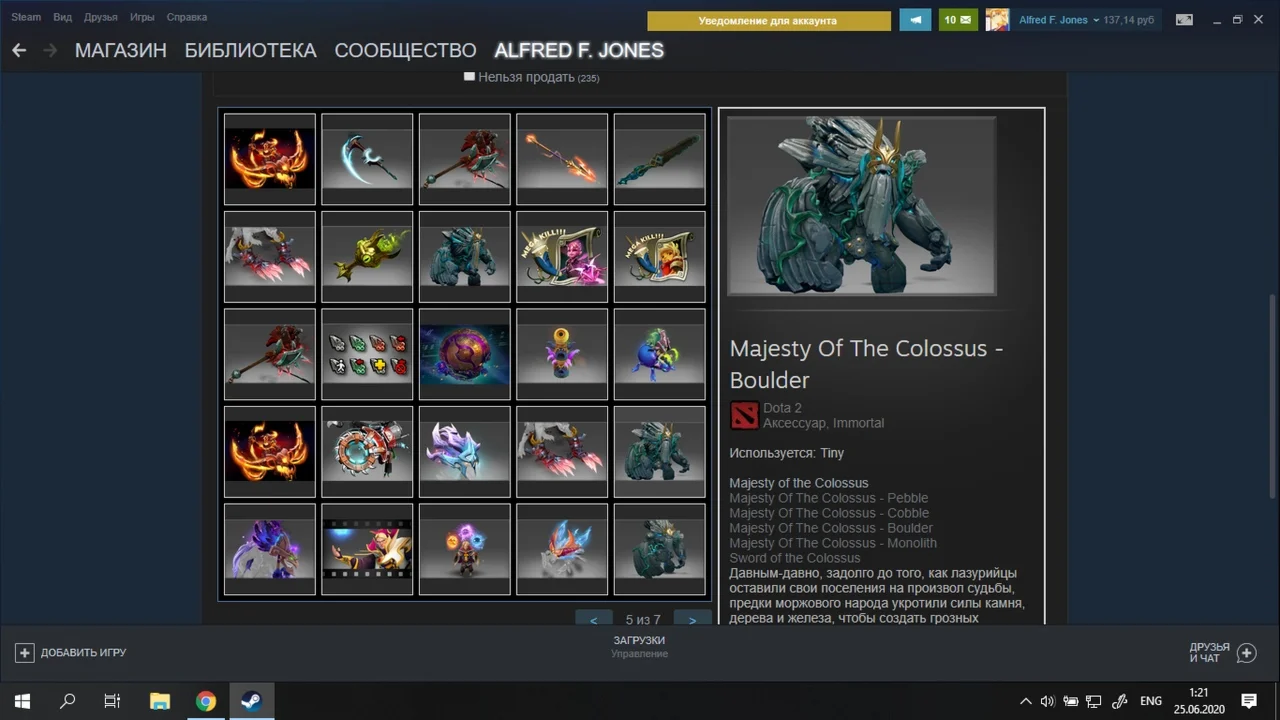Screen dimensions: 1280x720
Task: Open Google Chrome from the taskbar
Action: (x=205, y=700)
